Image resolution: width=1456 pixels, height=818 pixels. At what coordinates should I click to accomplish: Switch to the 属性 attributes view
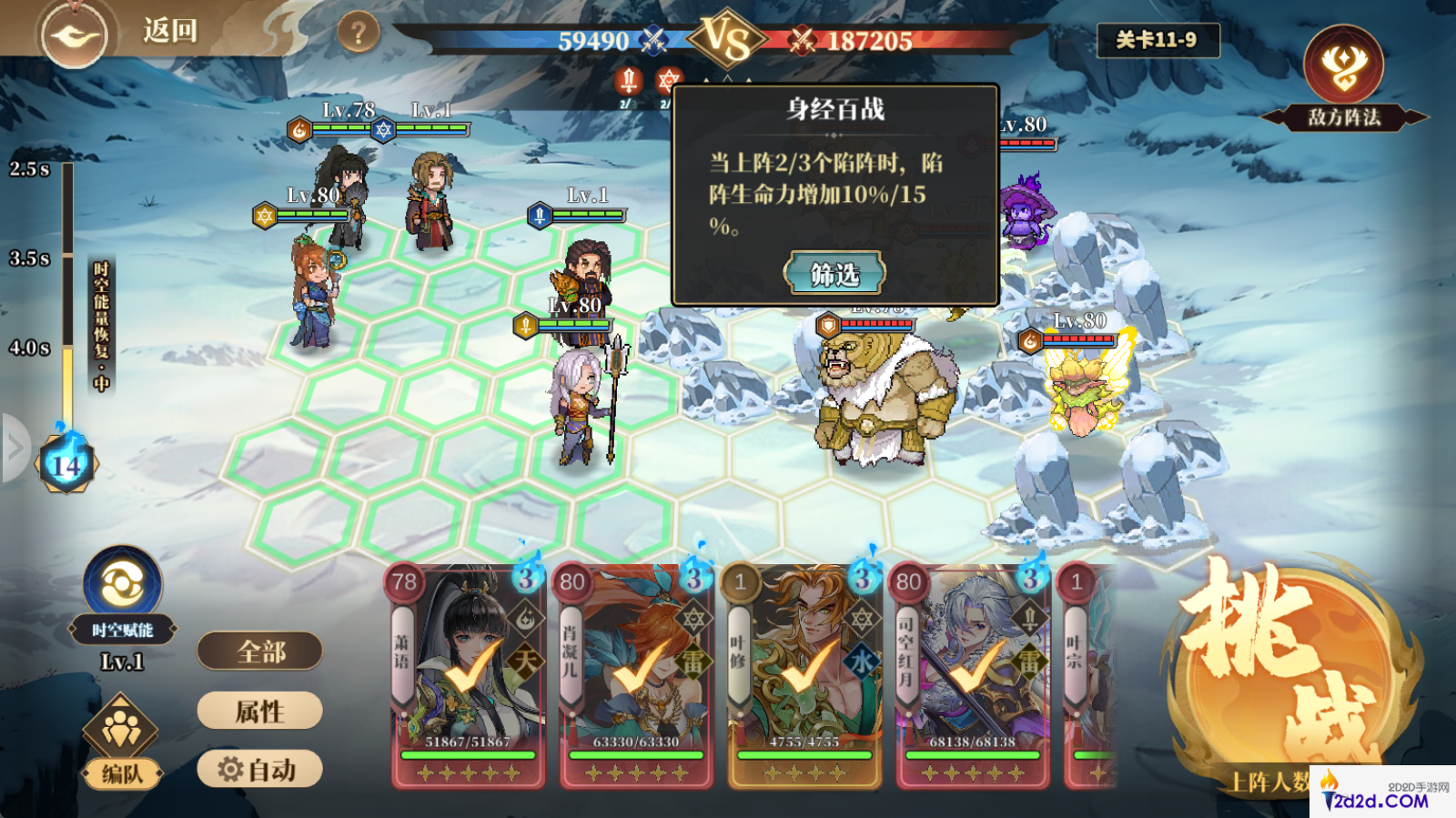tap(258, 711)
